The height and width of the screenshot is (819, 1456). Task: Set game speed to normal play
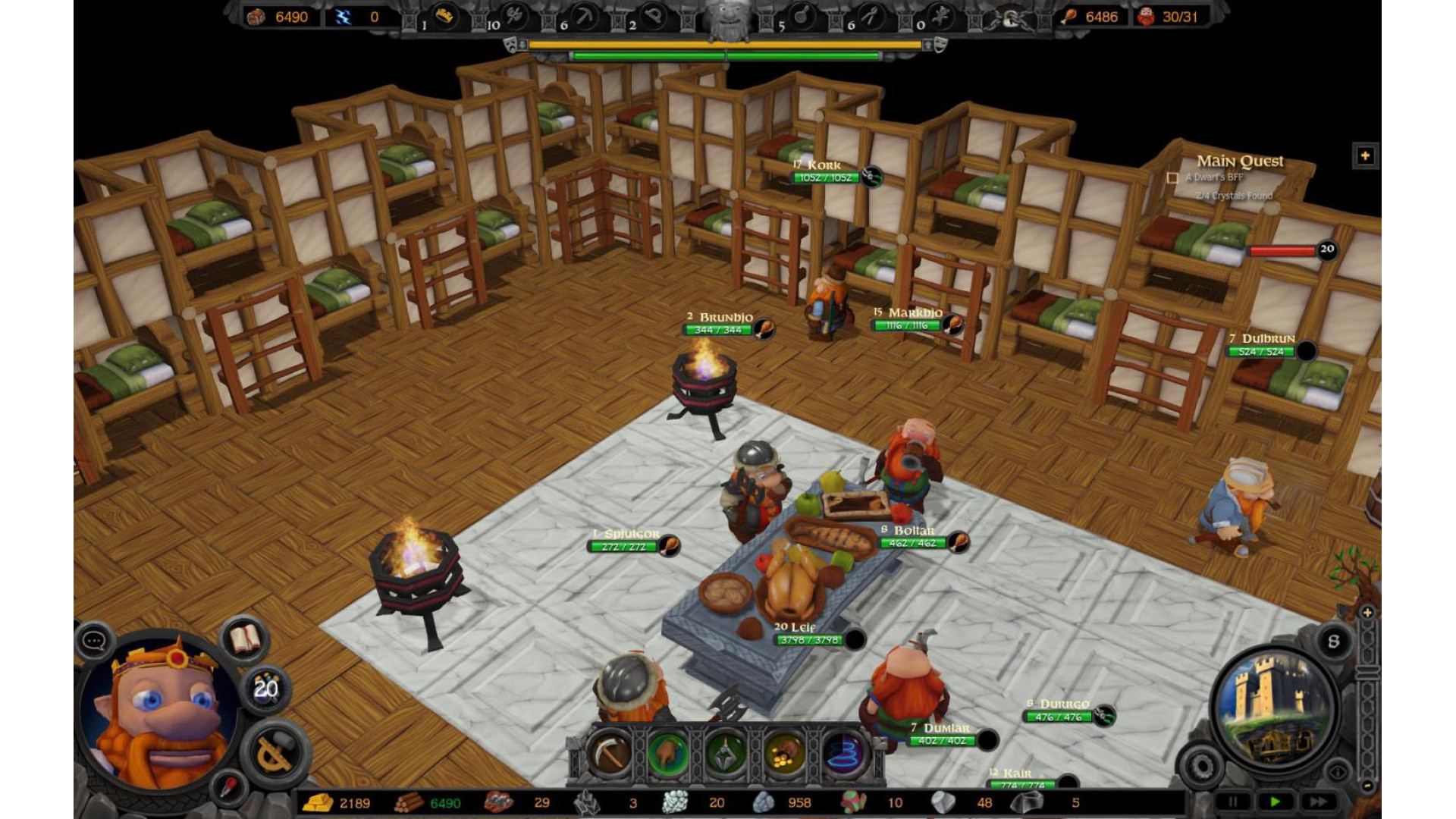(1275, 802)
